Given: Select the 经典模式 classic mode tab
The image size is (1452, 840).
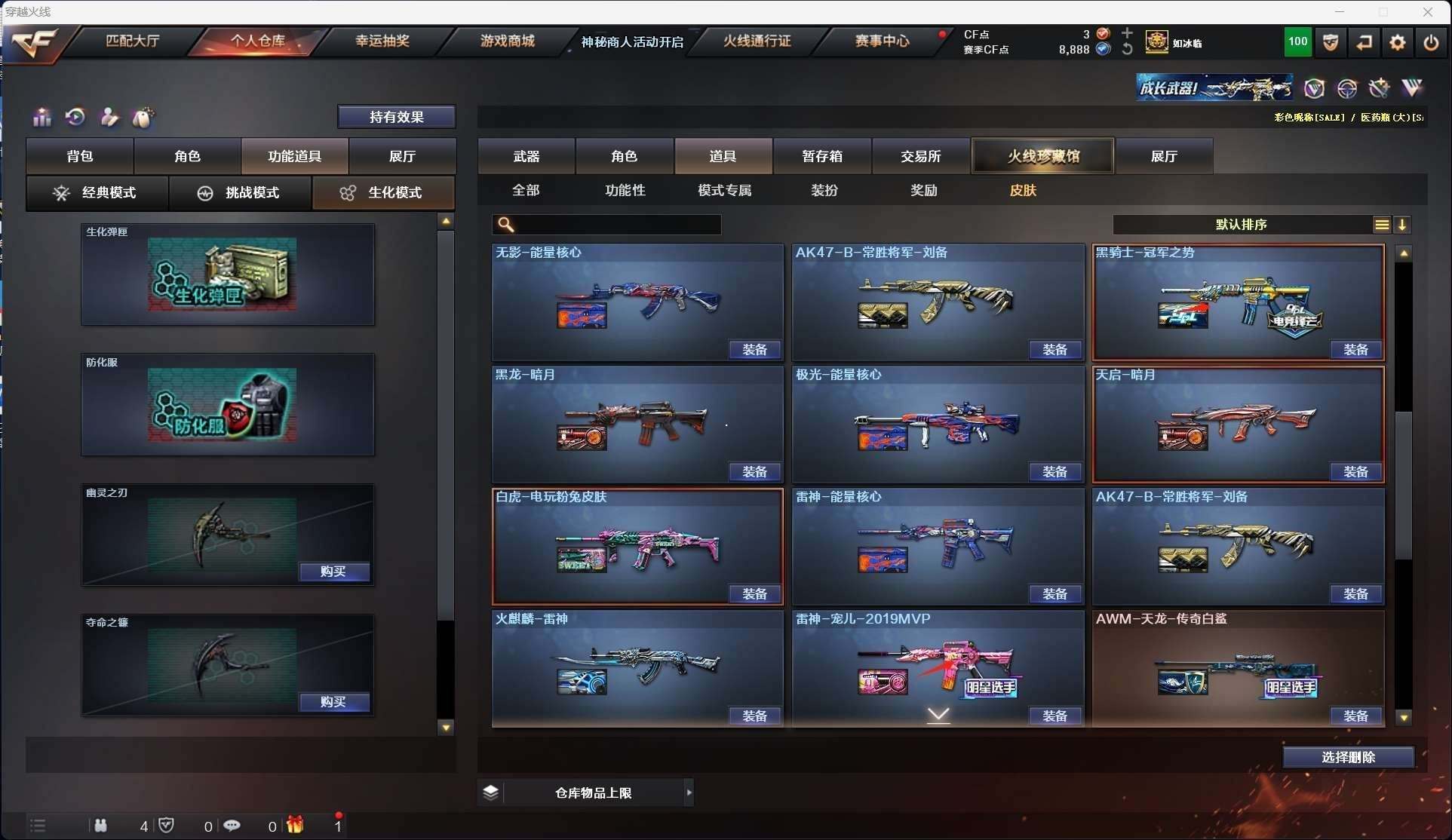Looking at the screenshot, I should tap(97, 193).
